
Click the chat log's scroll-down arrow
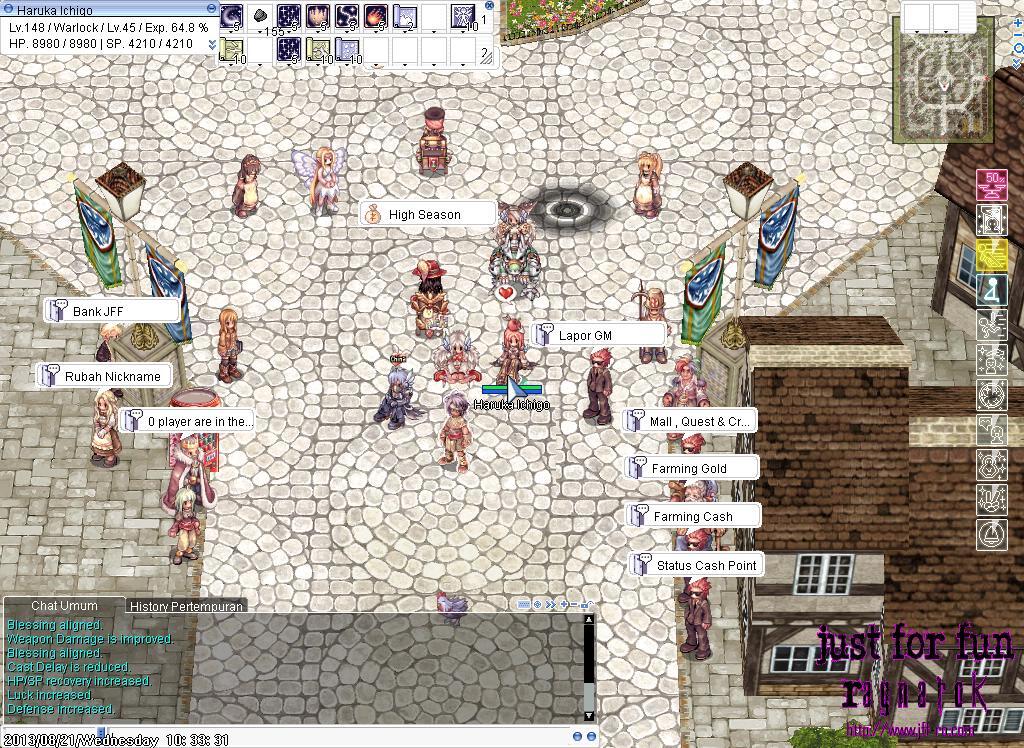pyautogui.click(x=588, y=715)
